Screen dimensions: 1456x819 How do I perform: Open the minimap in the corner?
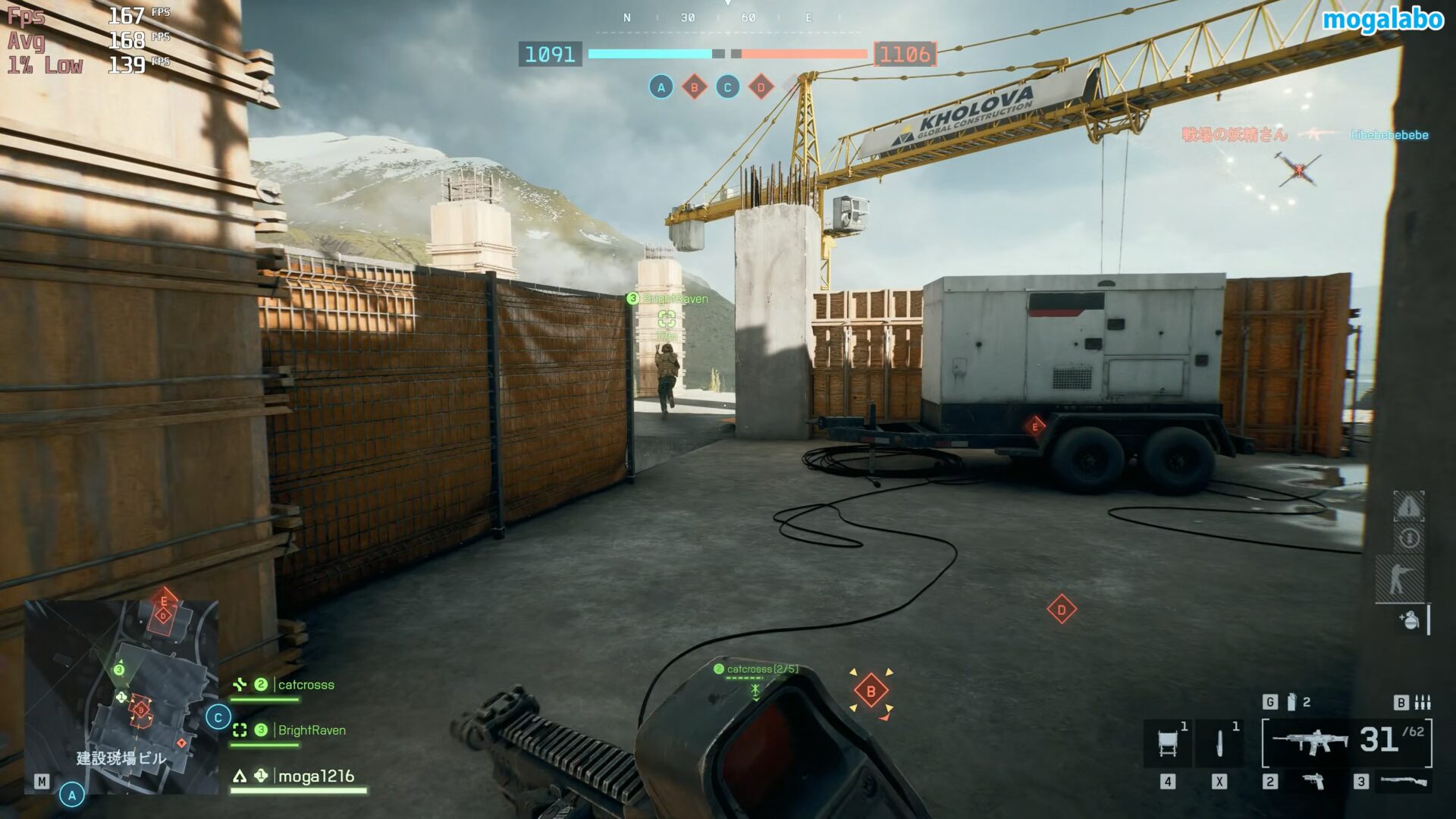click(x=121, y=696)
